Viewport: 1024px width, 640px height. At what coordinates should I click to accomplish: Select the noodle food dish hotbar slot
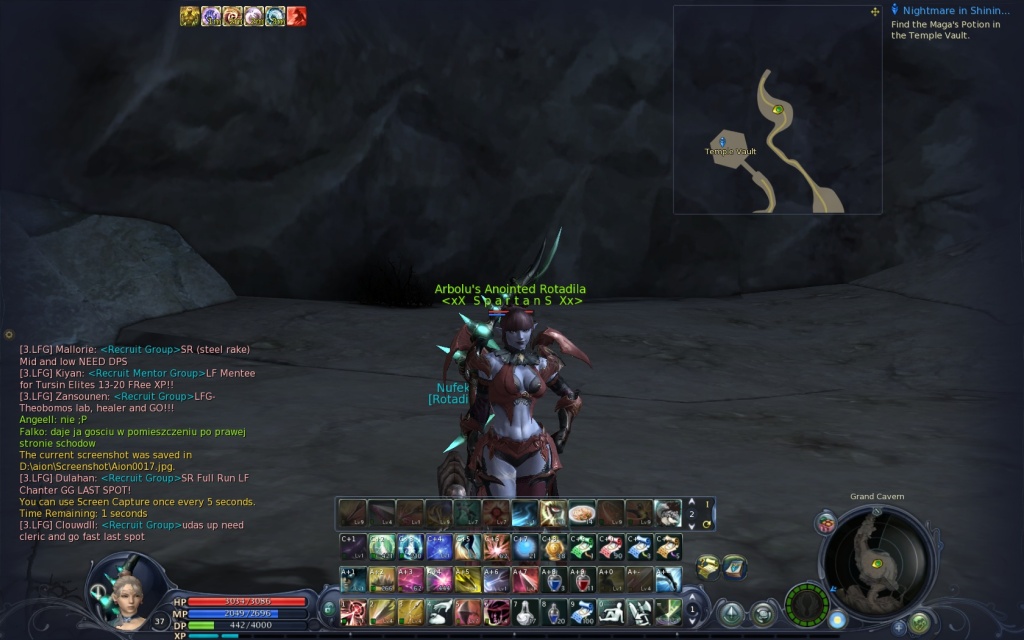[x=581, y=513]
